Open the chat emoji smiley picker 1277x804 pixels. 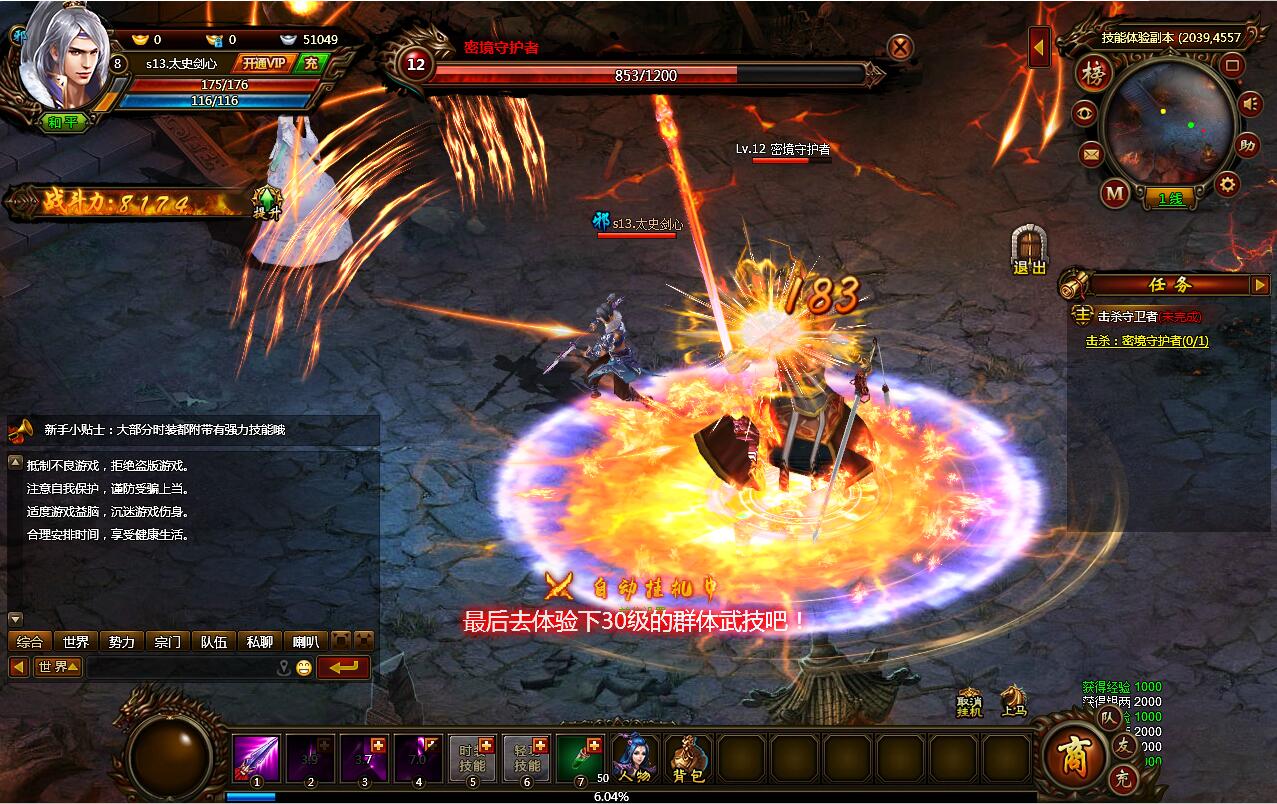pyautogui.click(x=303, y=667)
